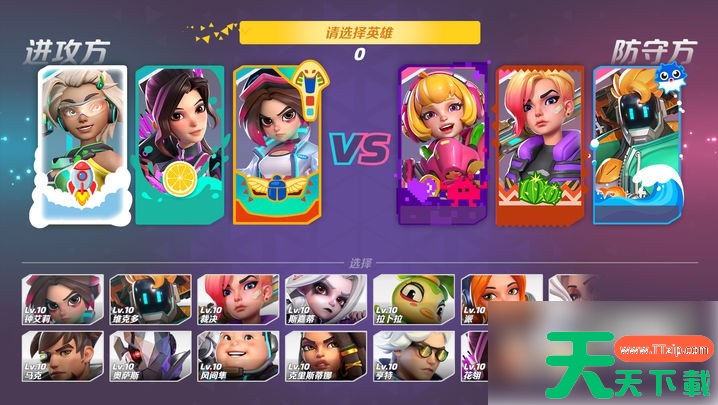Viewport: 718px width, 405px height.
Task: Select the blonde defender card with pixel invader
Action: [x=441, y=143]
